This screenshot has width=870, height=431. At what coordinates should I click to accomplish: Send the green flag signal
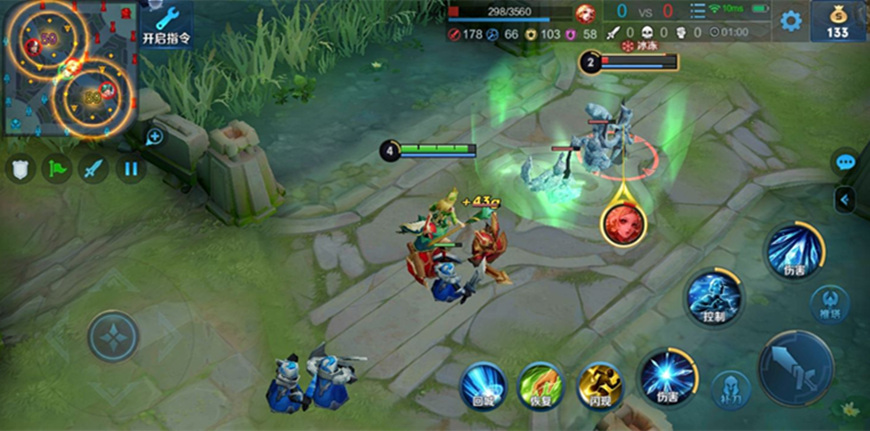point(56,168)
